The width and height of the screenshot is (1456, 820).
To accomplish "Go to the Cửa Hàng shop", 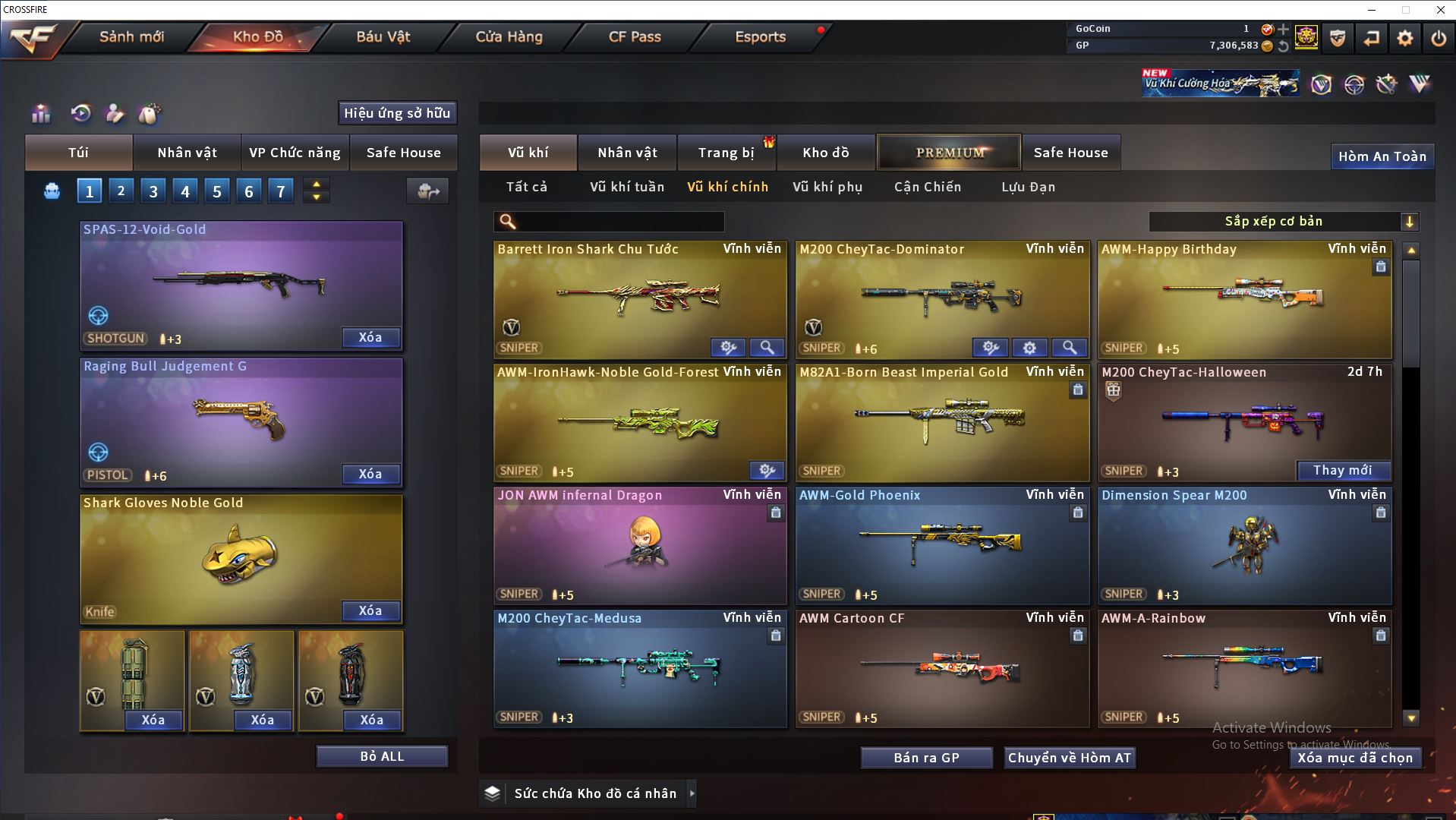I will tap(509, 36).
